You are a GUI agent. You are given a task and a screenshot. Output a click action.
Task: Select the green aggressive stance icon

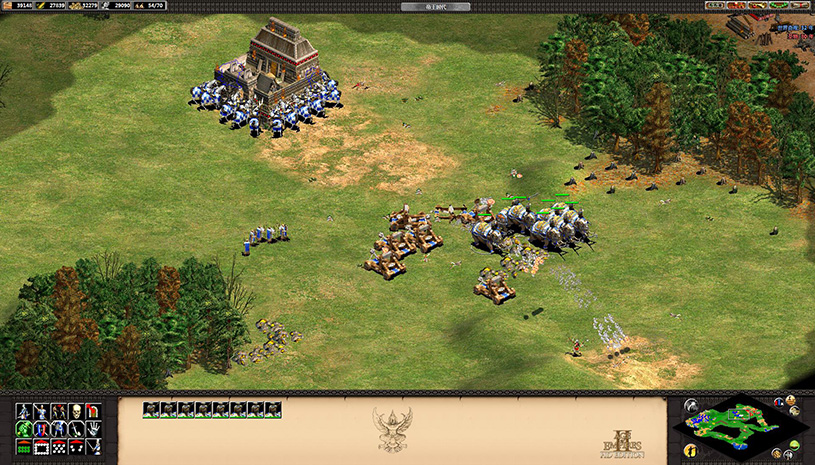[23, 428]
